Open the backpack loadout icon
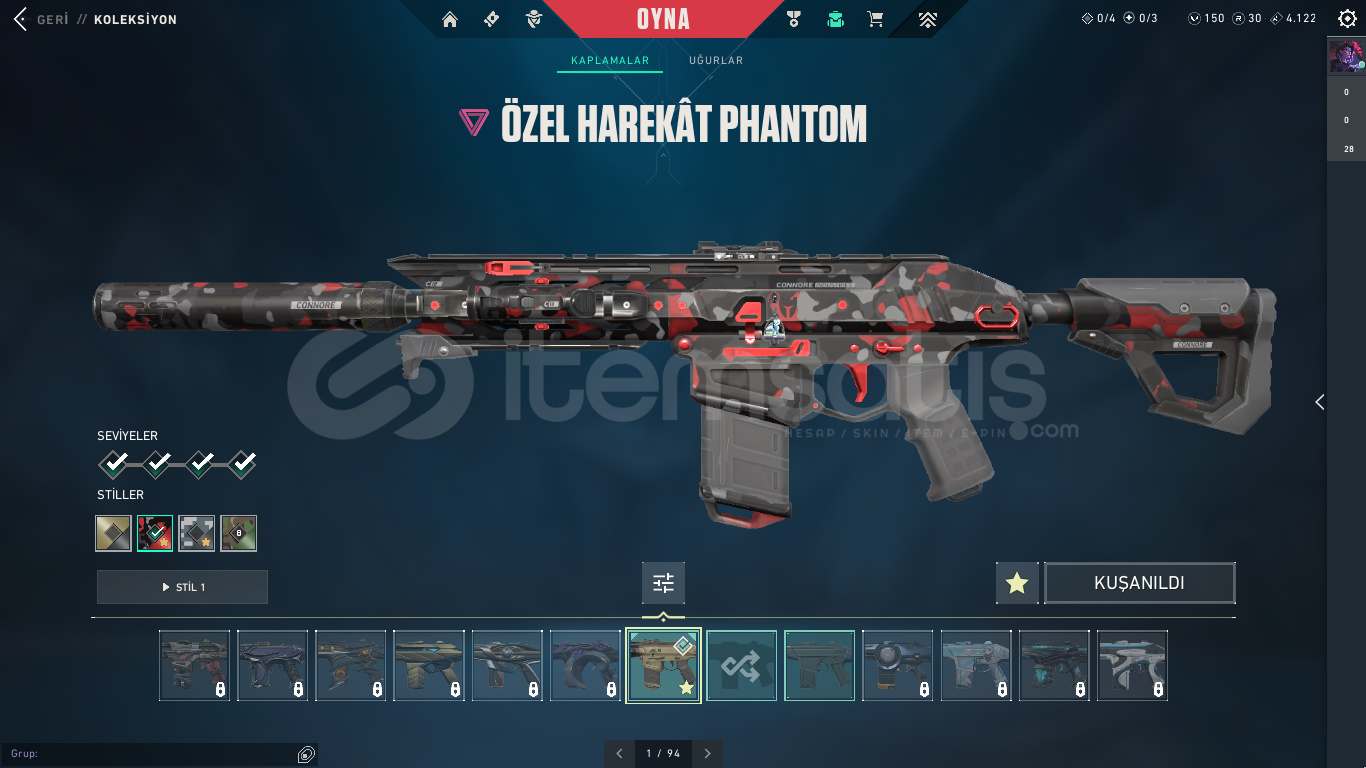The image size is (1366, 768). [x=835, y=19]
